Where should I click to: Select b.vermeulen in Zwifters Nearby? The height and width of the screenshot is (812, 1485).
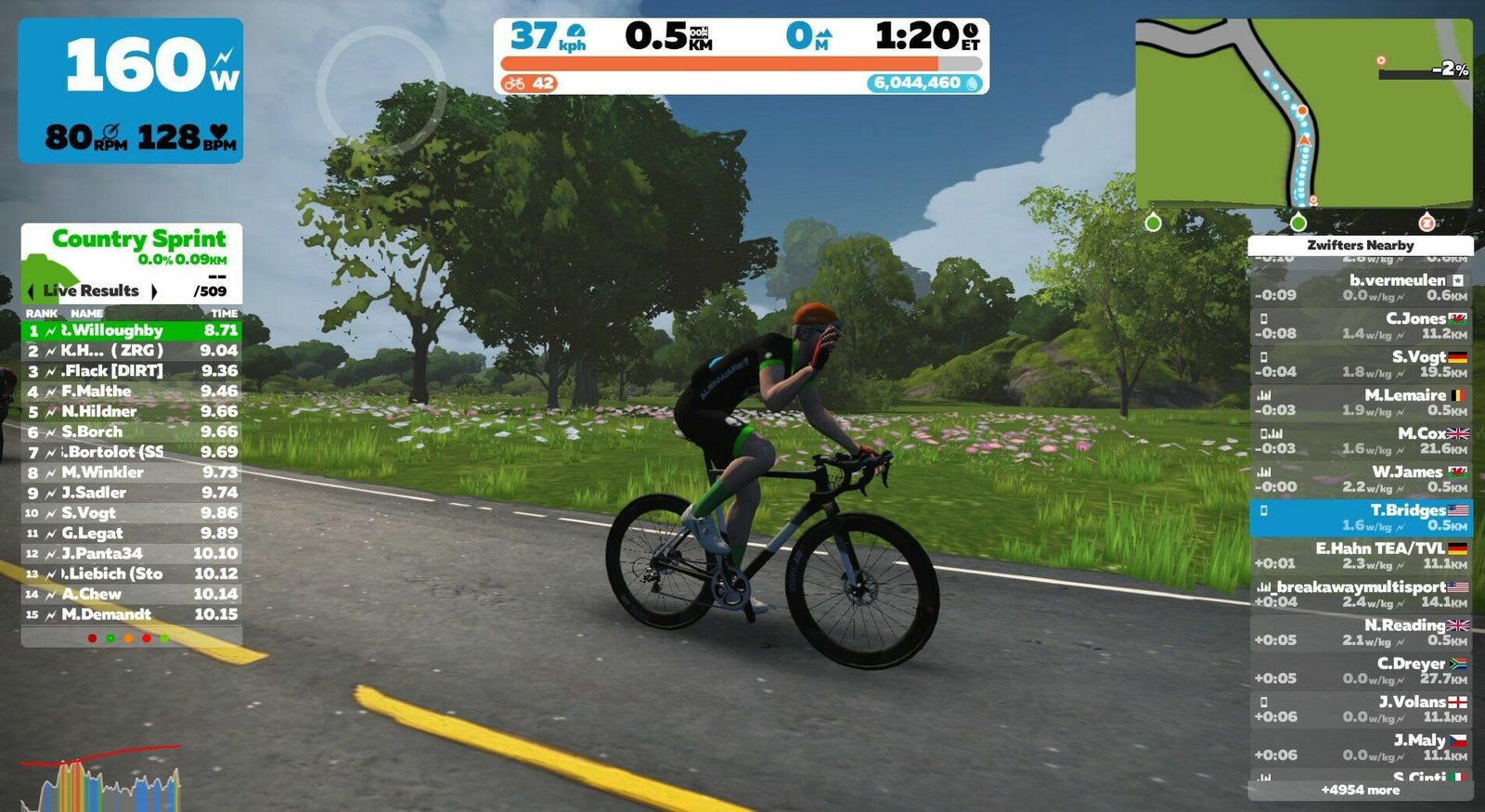(x=1360, y=287)
